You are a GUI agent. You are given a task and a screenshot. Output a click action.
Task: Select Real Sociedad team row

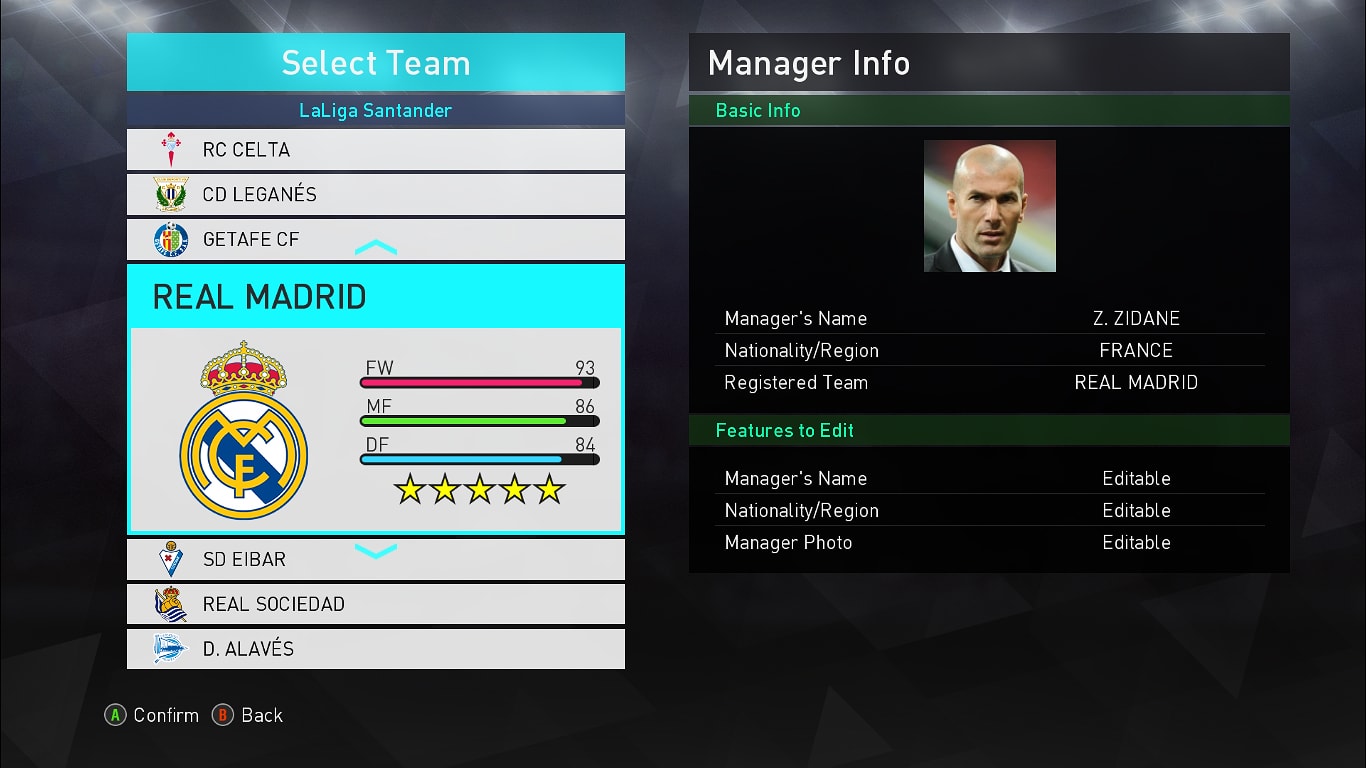[x=375, y=604]
